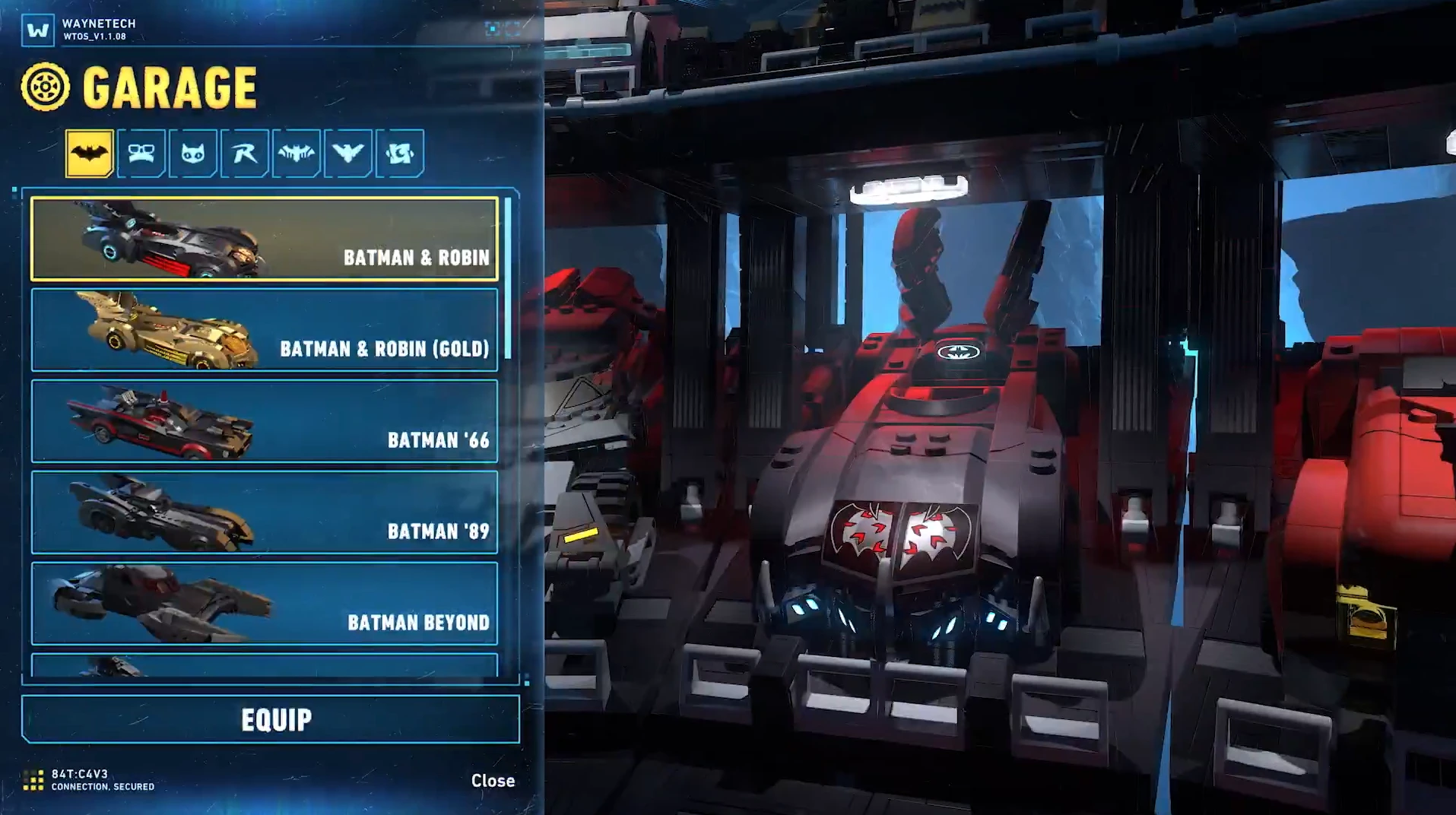The image size is (1456, 815).
Task: Switch to the cat face tab
Action: 193,154
